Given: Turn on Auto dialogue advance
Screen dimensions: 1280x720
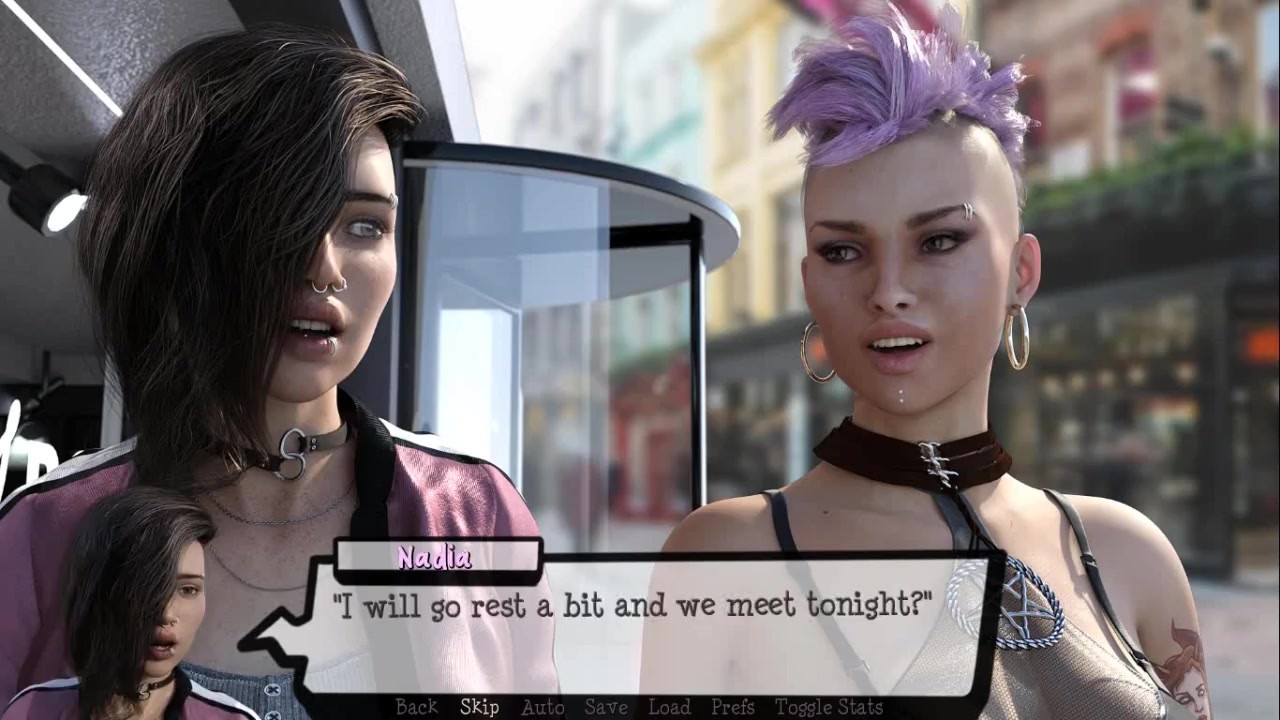Looking at the screenshot, I should (x=542, y=707).
